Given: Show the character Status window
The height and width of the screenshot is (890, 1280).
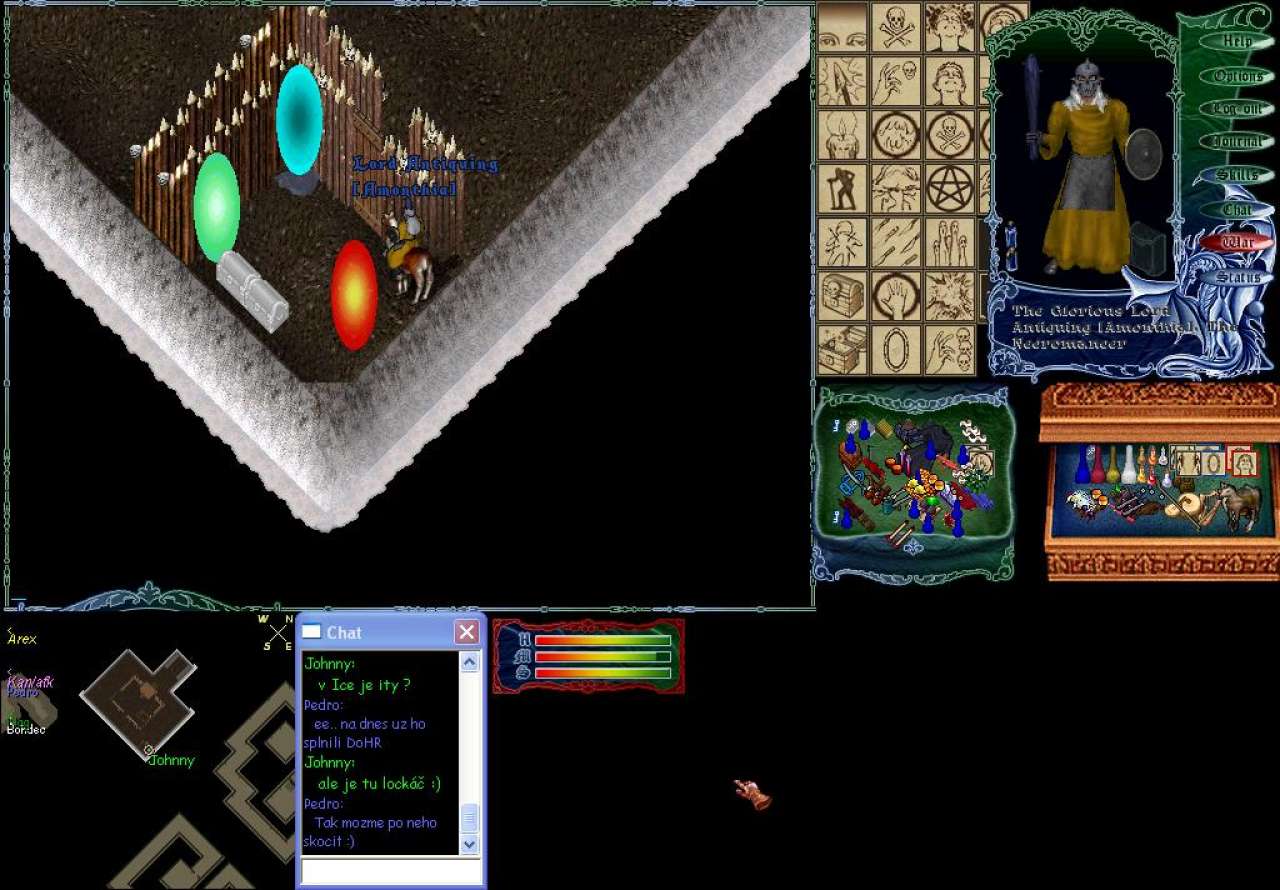Looking at the screenshot, I should (1236, 277).
